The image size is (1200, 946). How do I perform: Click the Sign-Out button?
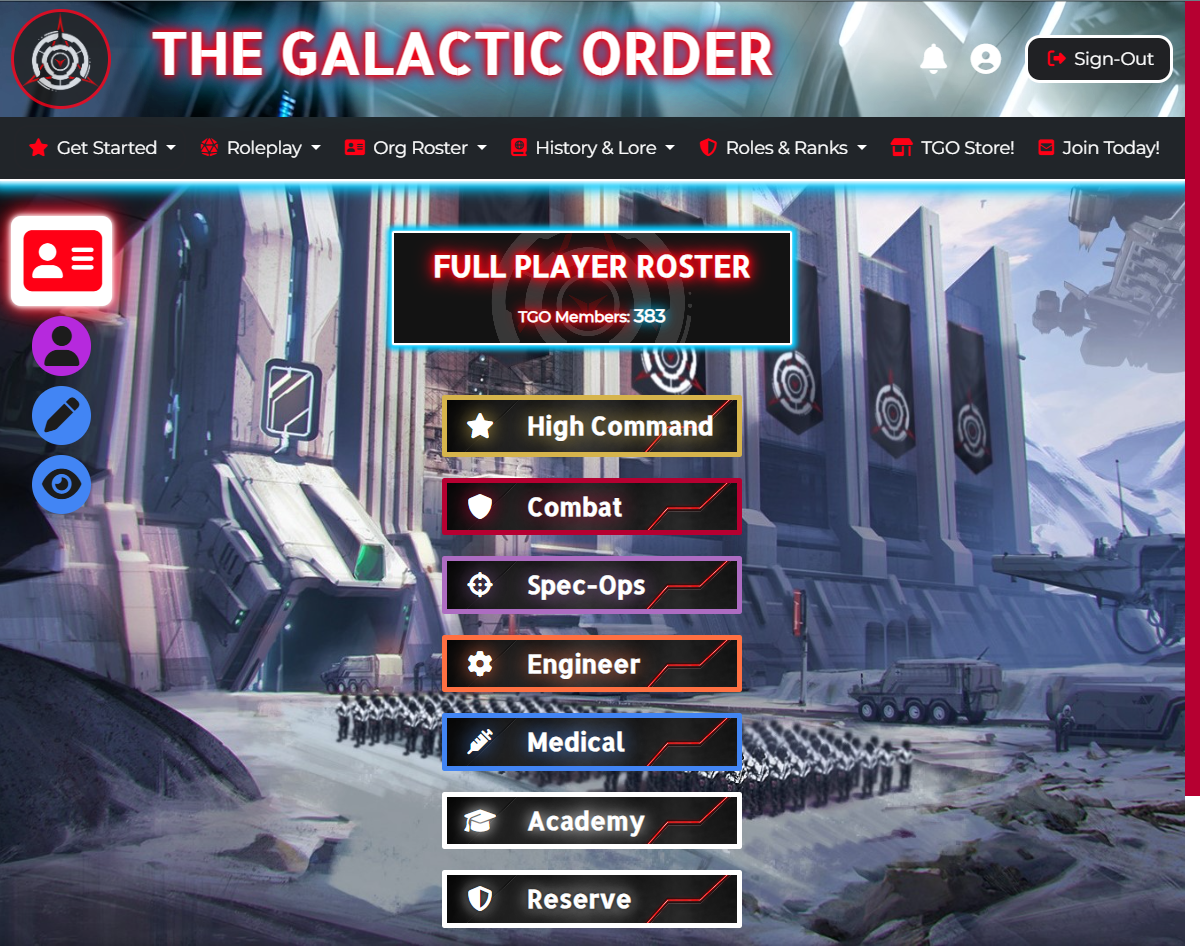[x=1099, y=59]
